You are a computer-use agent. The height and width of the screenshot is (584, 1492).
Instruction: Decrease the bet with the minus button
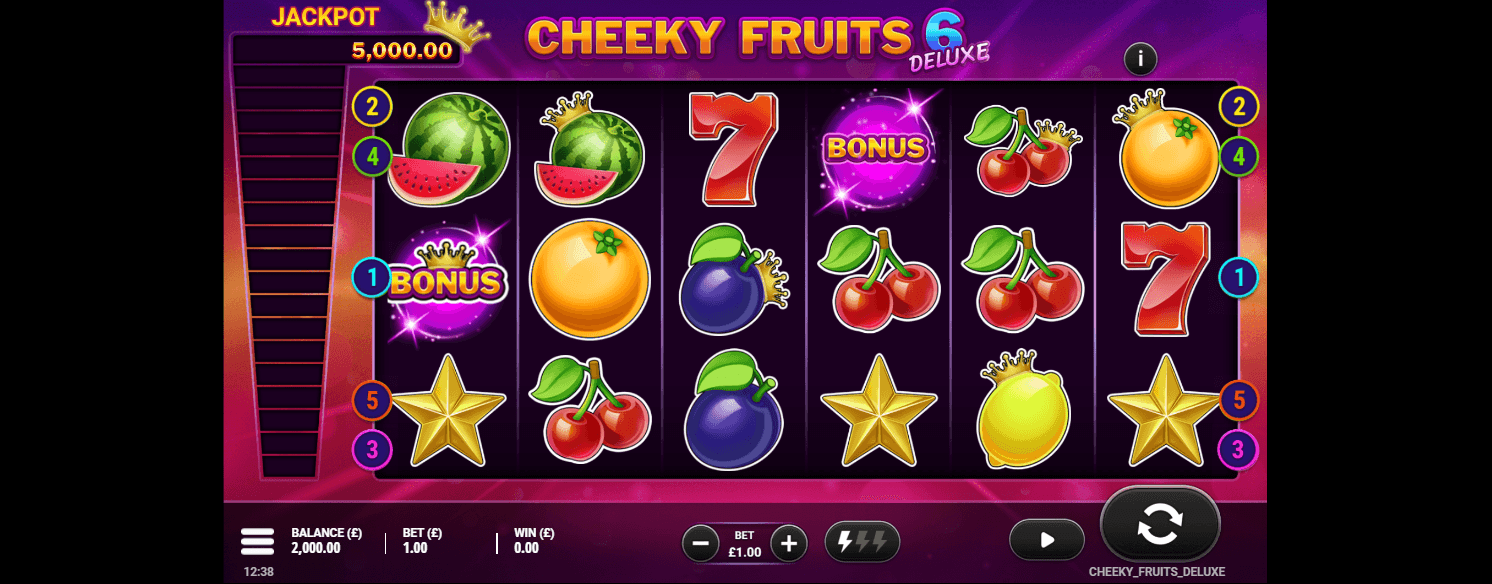tap(700, 543)
